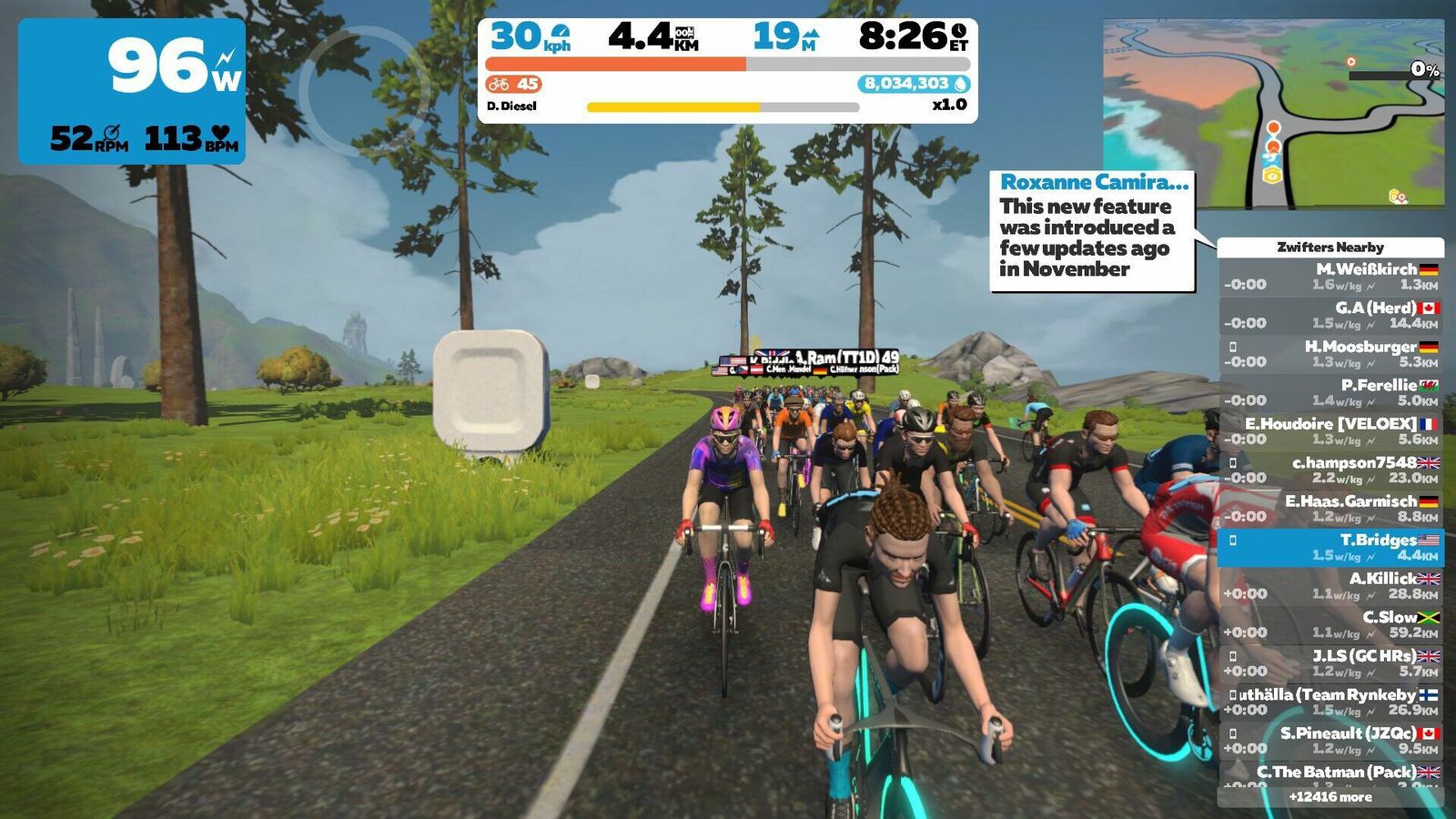Select E.Haas.Garmisch rider row

[x=1330, y=509]
